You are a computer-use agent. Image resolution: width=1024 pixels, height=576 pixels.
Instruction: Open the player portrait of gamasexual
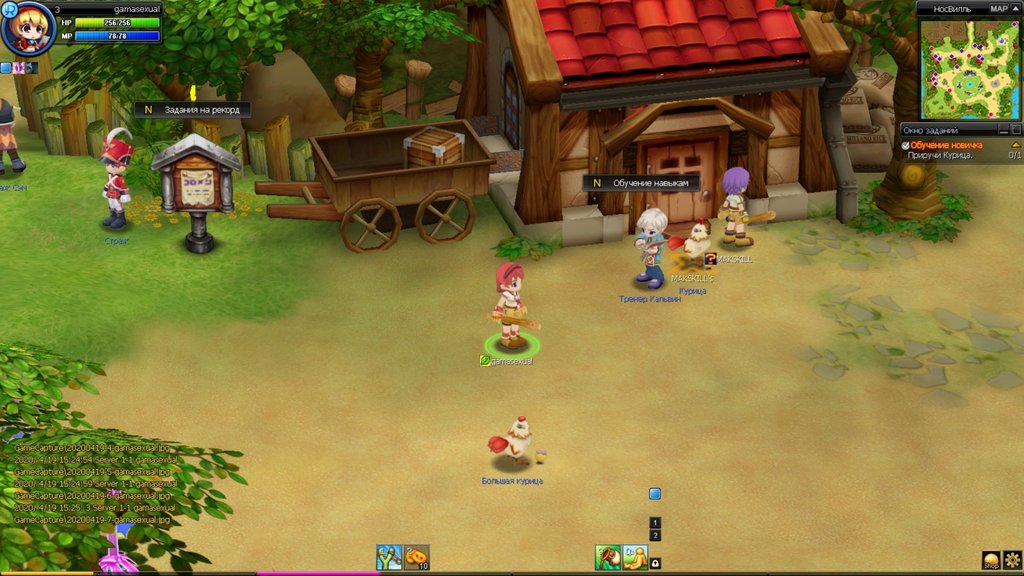27,30
